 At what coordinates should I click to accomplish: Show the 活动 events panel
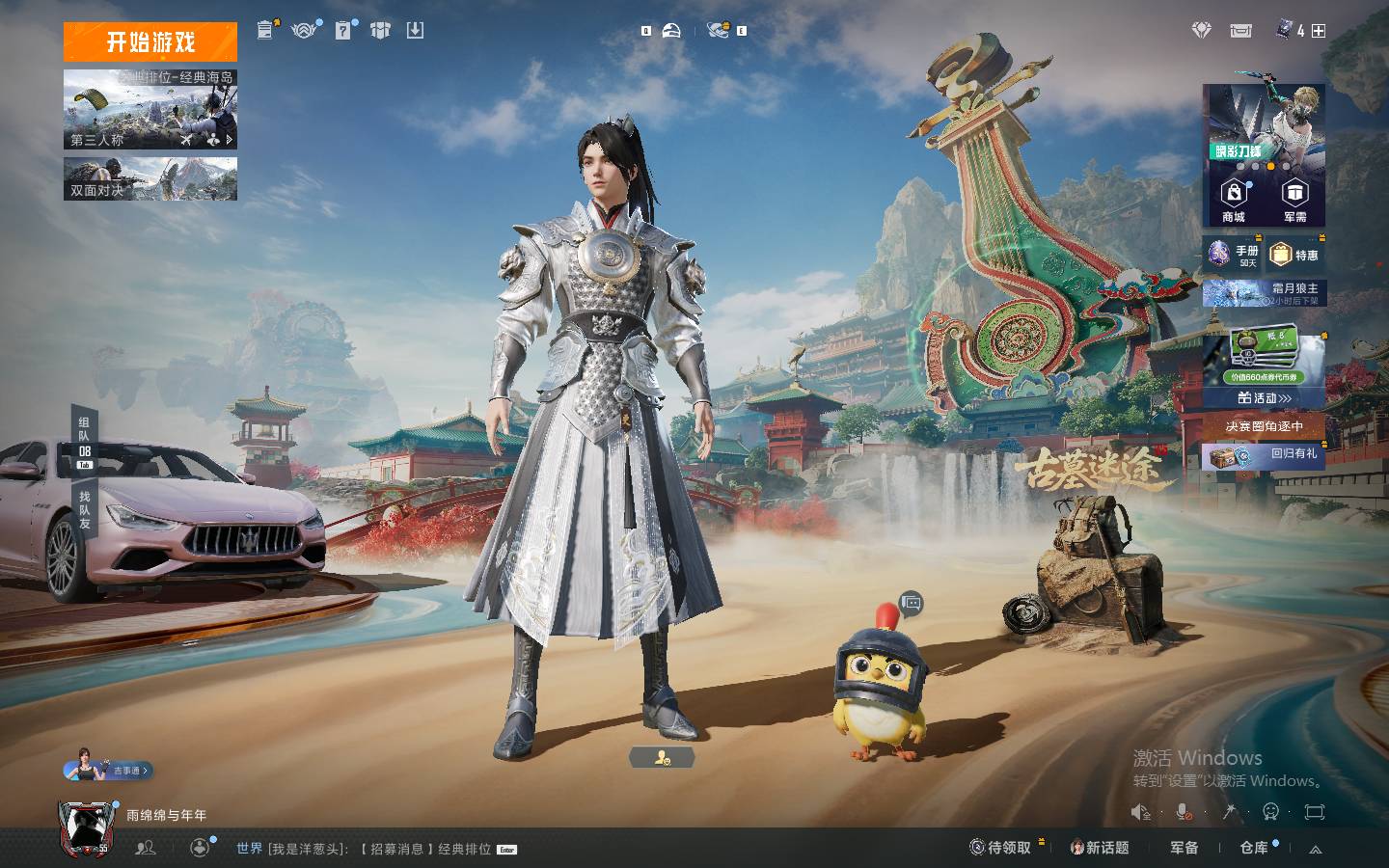(1265, 397)
